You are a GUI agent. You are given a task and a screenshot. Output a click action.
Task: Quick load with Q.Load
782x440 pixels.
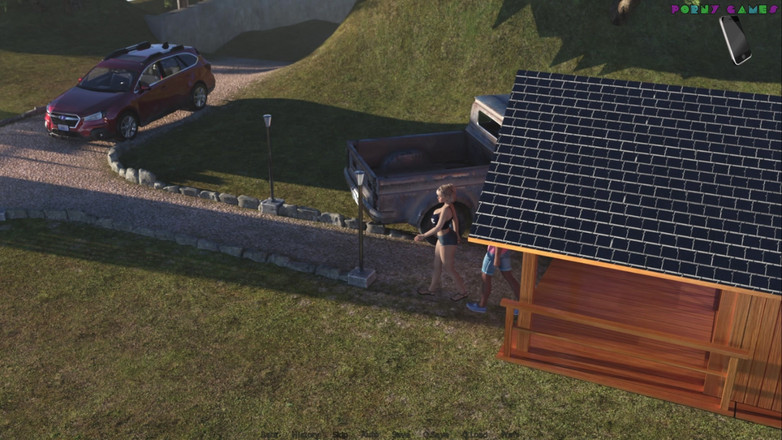pyautogui.click(x=475, y=435)
